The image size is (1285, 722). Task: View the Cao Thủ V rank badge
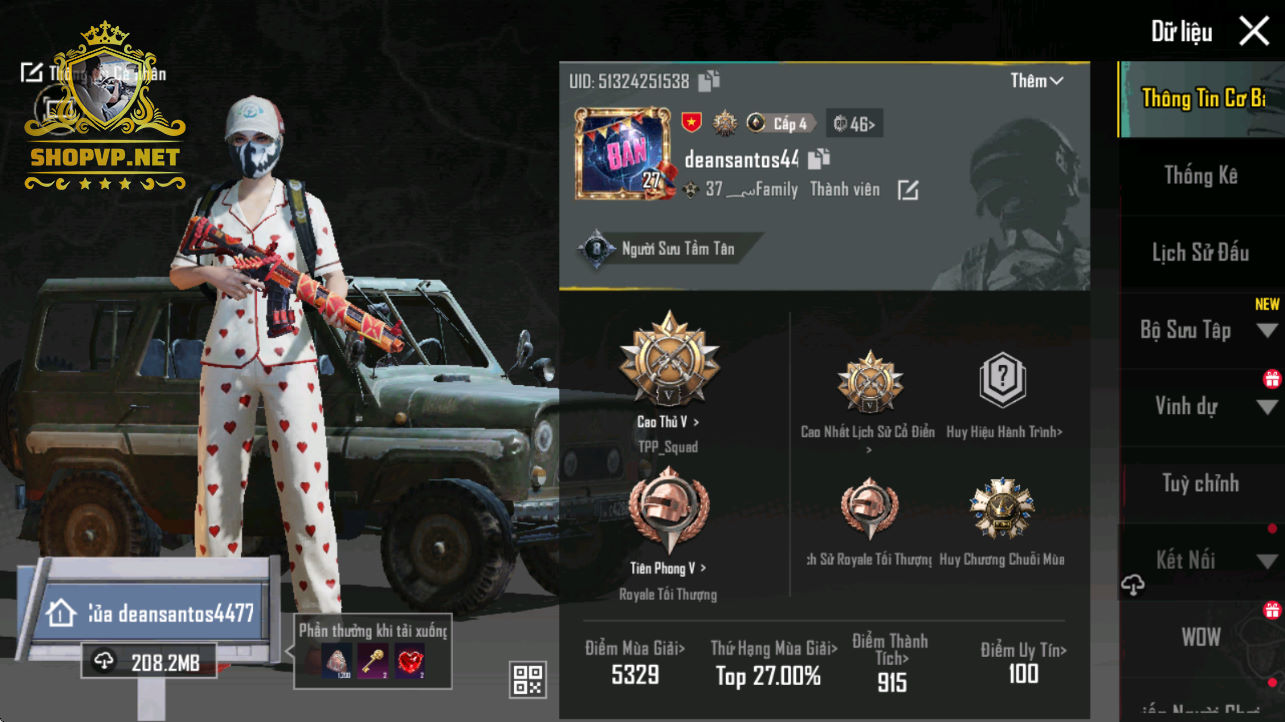(x=669, y=362)
